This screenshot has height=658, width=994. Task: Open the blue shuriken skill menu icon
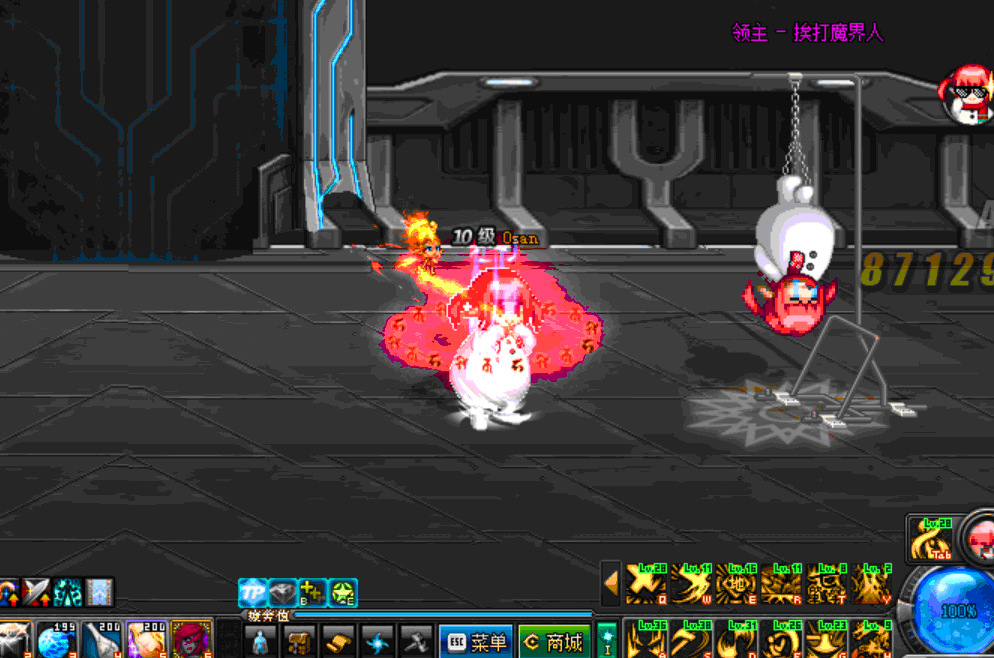click(x=376, y=641)
